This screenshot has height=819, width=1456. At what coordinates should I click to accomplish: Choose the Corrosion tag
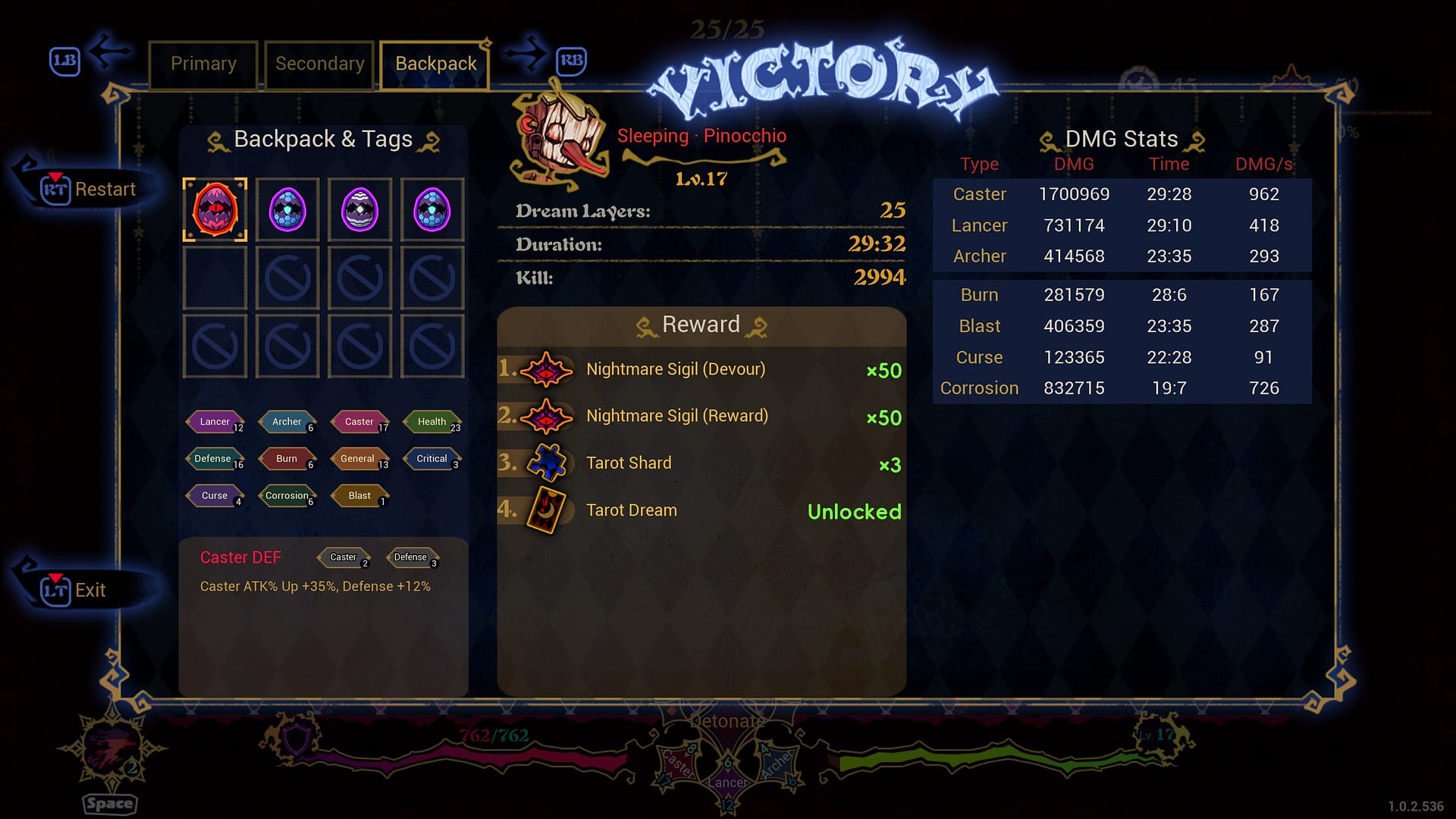[287, 496]
